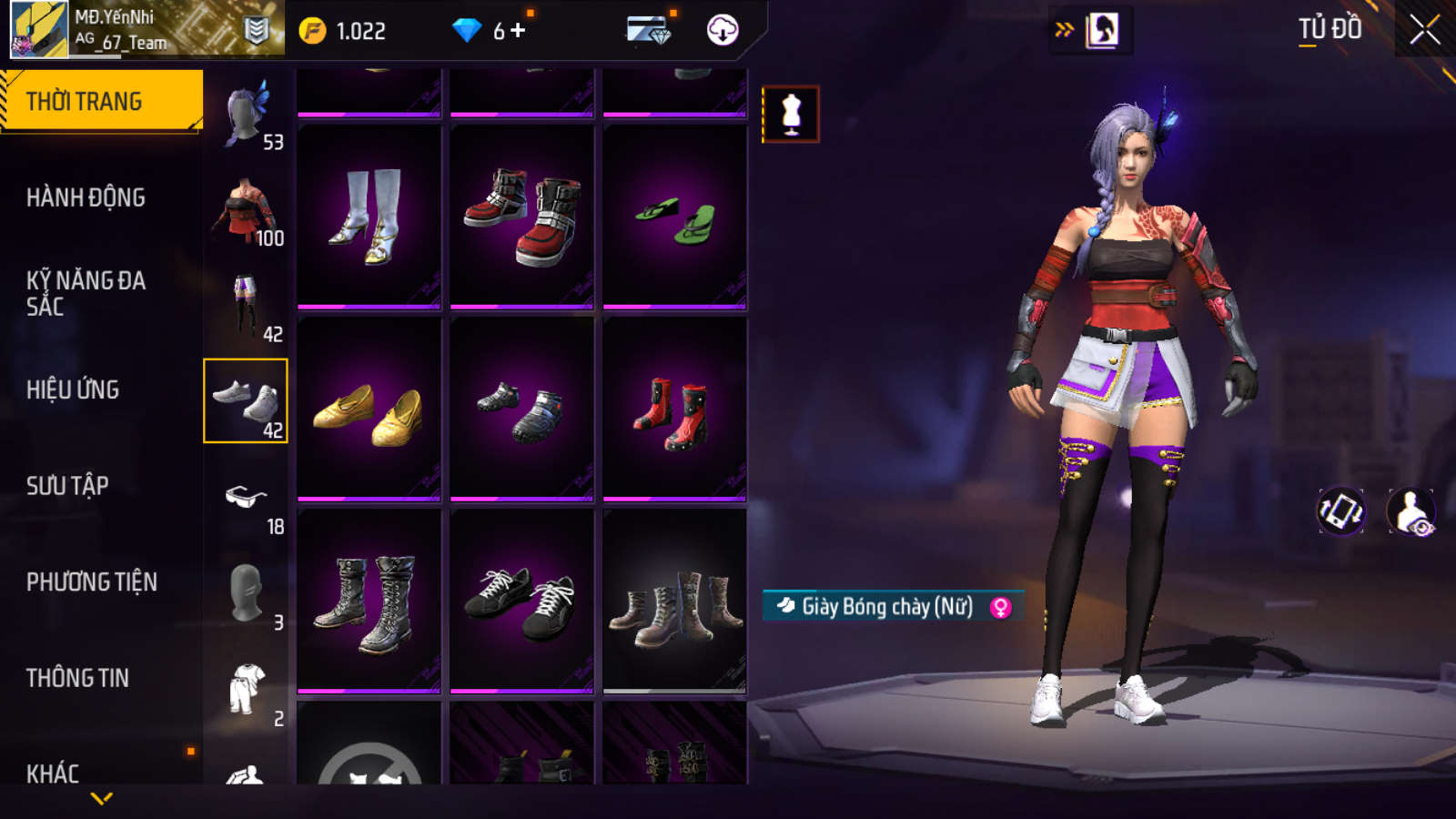Open the KHÁC menu entry
The width and height of the screenshot is (1456, 819).
[53, 773]
